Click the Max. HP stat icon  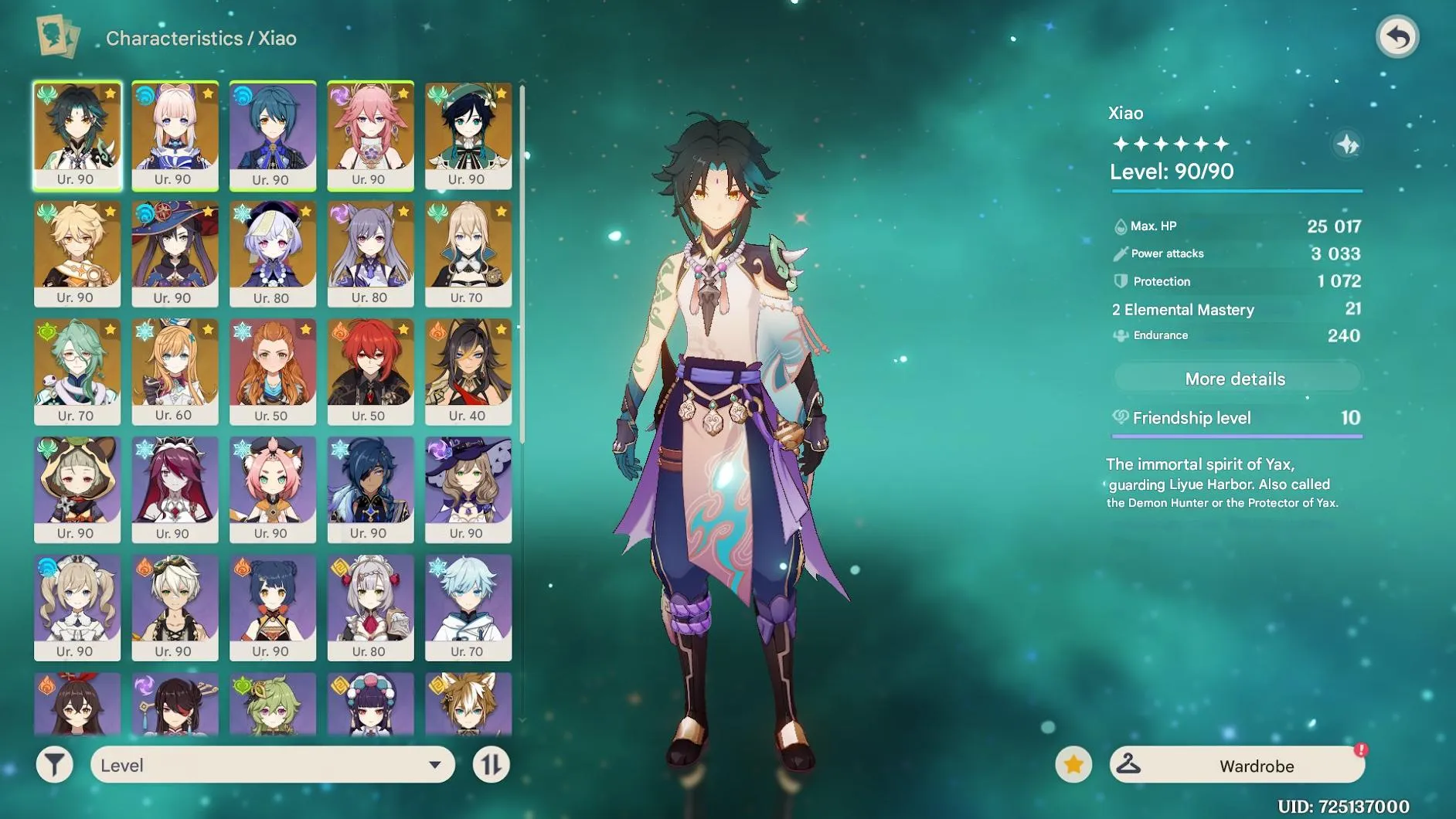click(x=1122, y=226)
